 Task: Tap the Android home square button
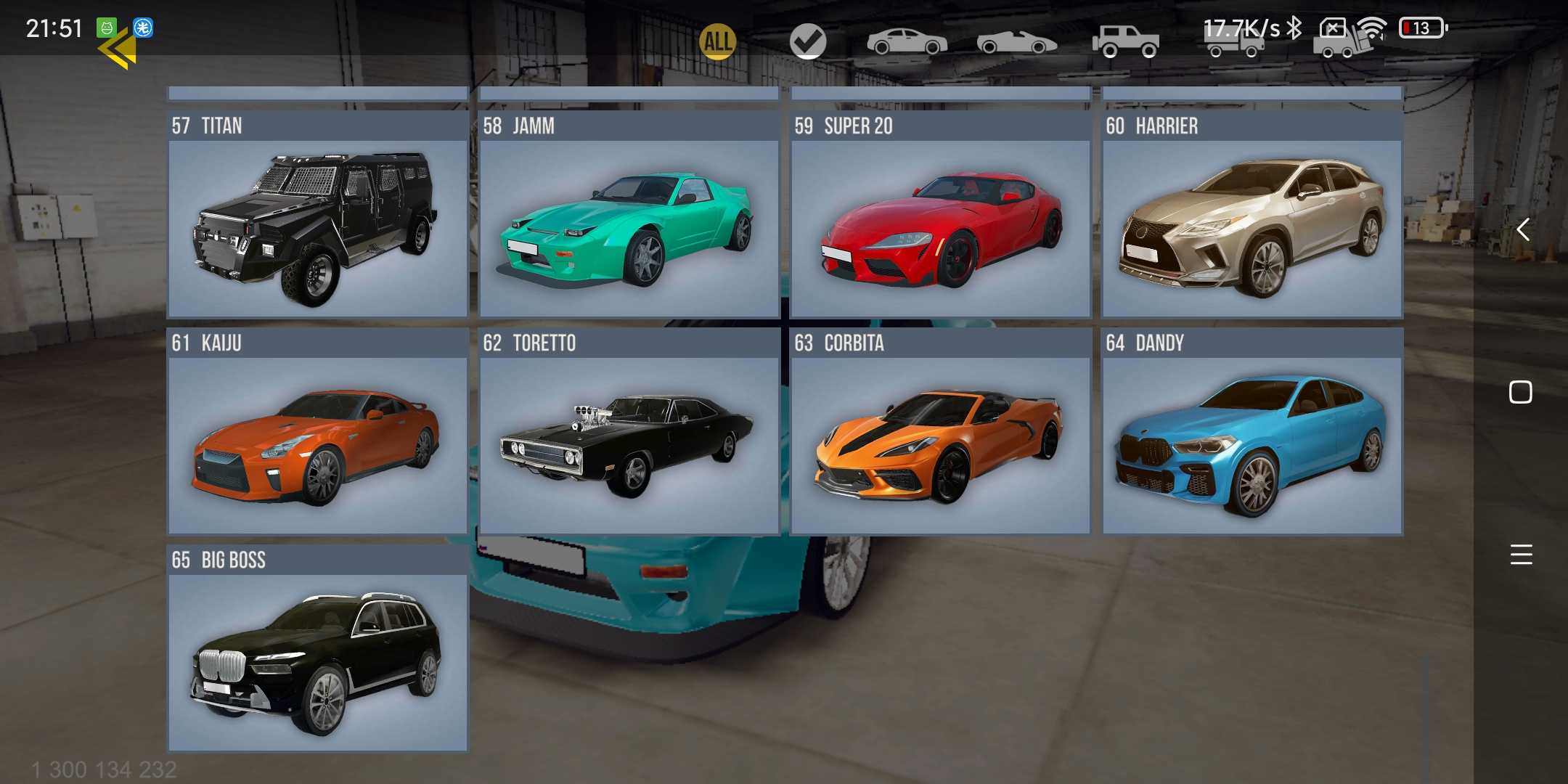[x=1521, y=392]
